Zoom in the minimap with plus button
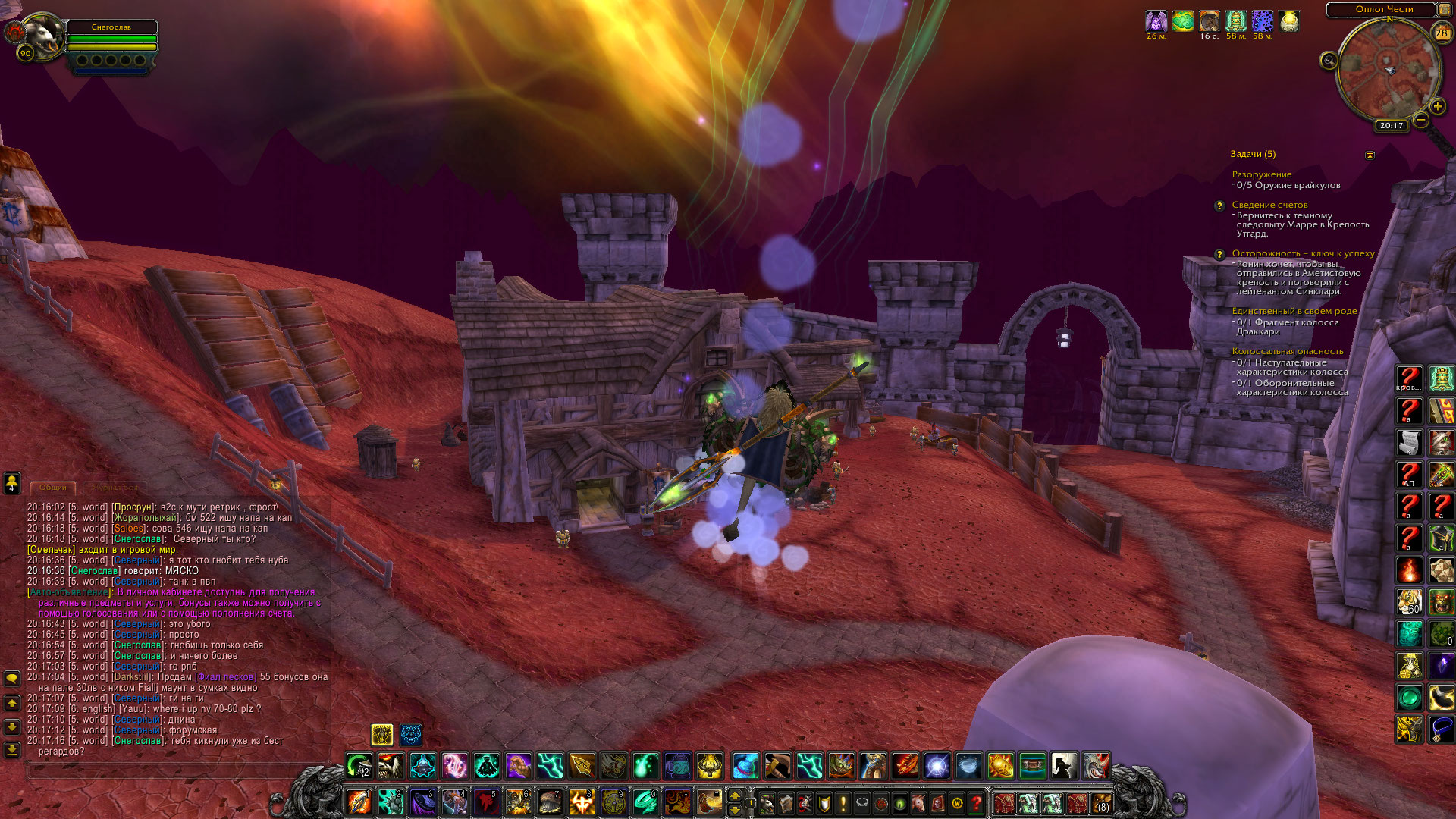Image resolution: width=1456 pixels, height=819 pixels. coord(1437,107)
